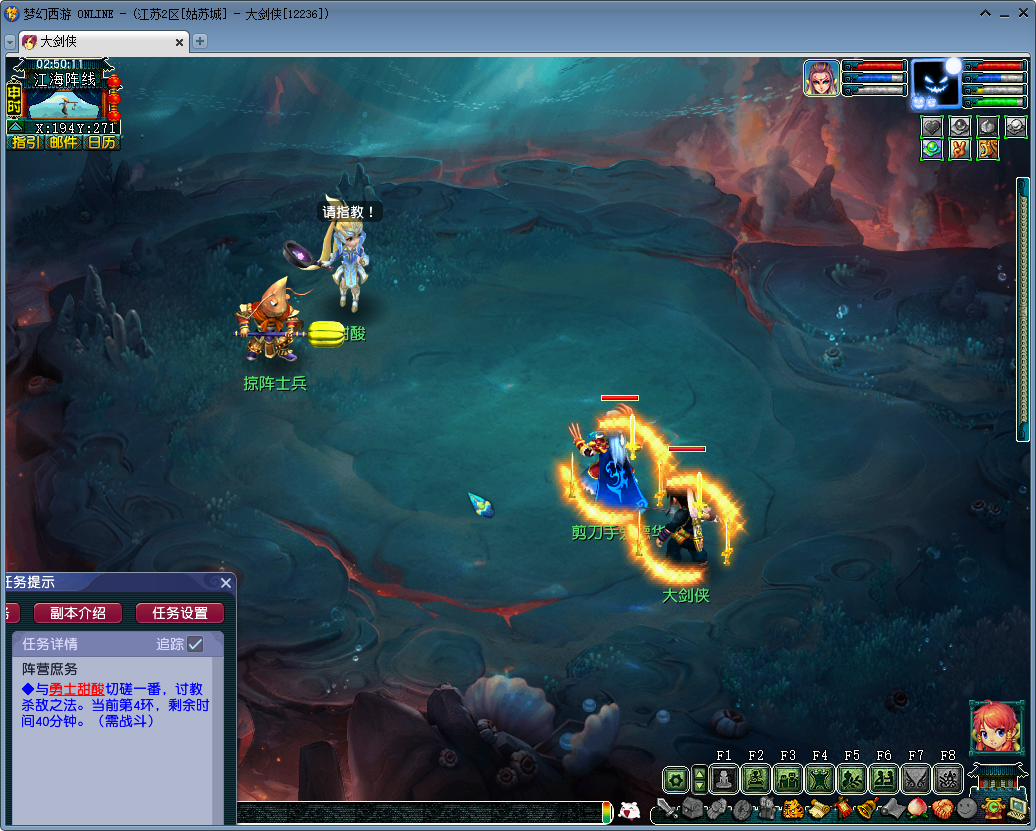
Task: Activate the F1 meditating figure shortcut
Action: pyautogui.click(x=724, y=779)
